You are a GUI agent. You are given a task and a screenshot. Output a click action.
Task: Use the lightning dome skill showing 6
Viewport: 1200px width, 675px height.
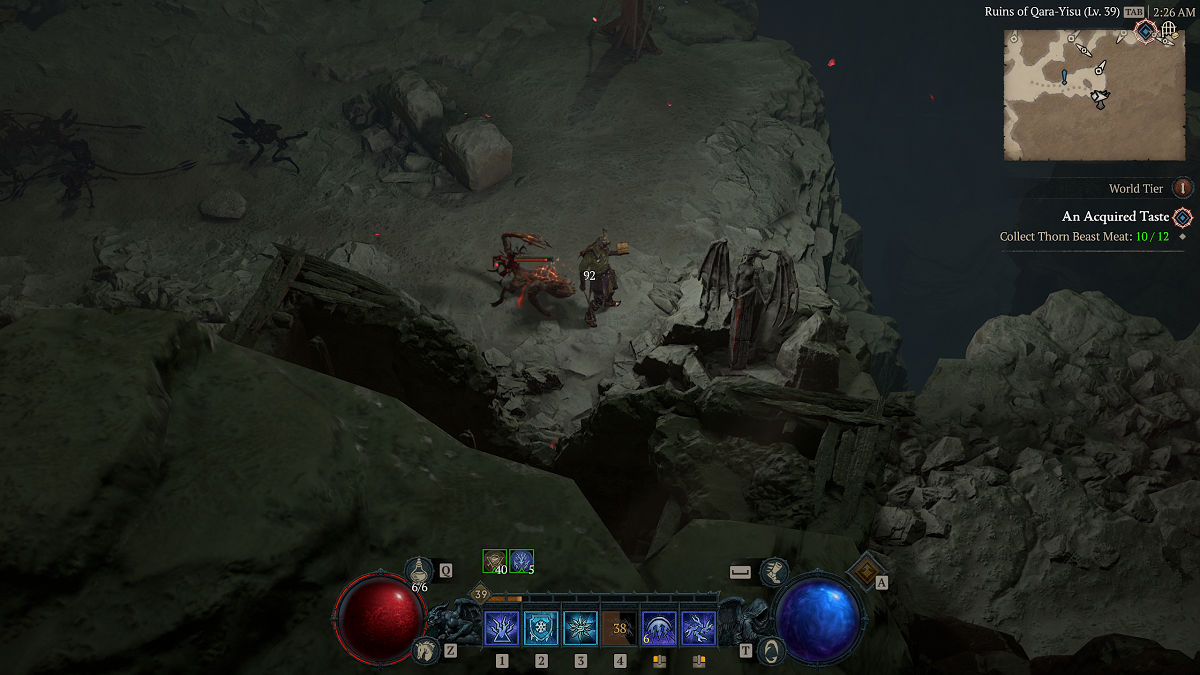pyautogui.click(x=660, y=629)
